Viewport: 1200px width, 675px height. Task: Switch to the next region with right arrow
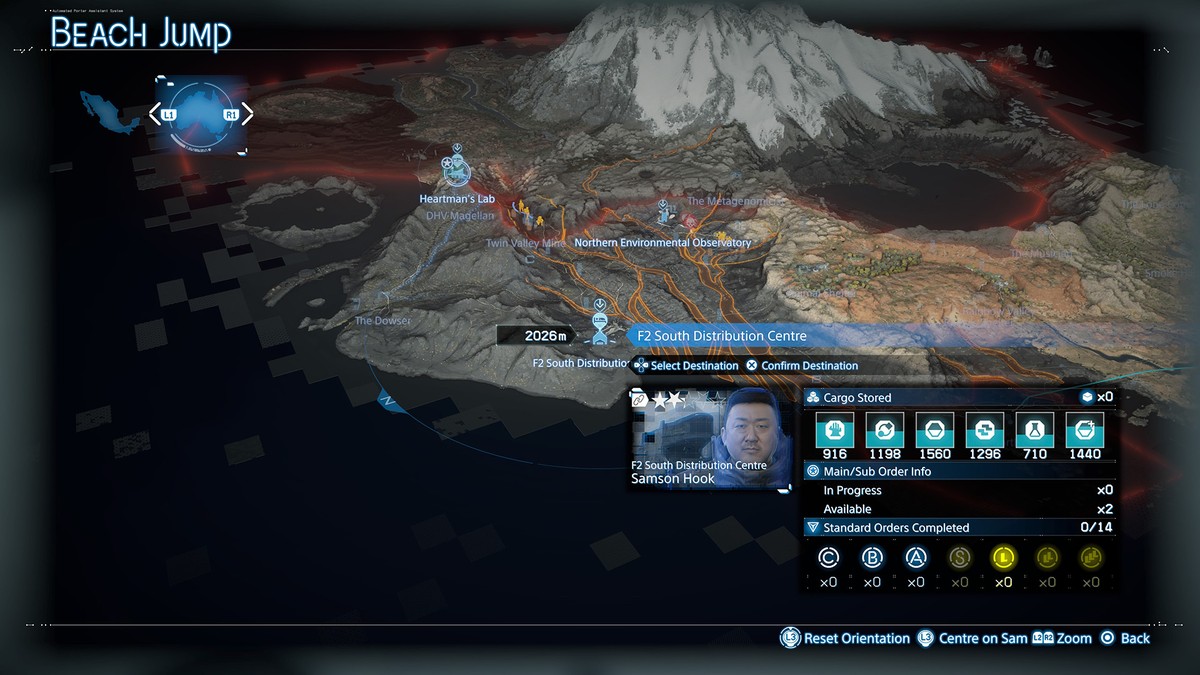[x=246, y=114]
